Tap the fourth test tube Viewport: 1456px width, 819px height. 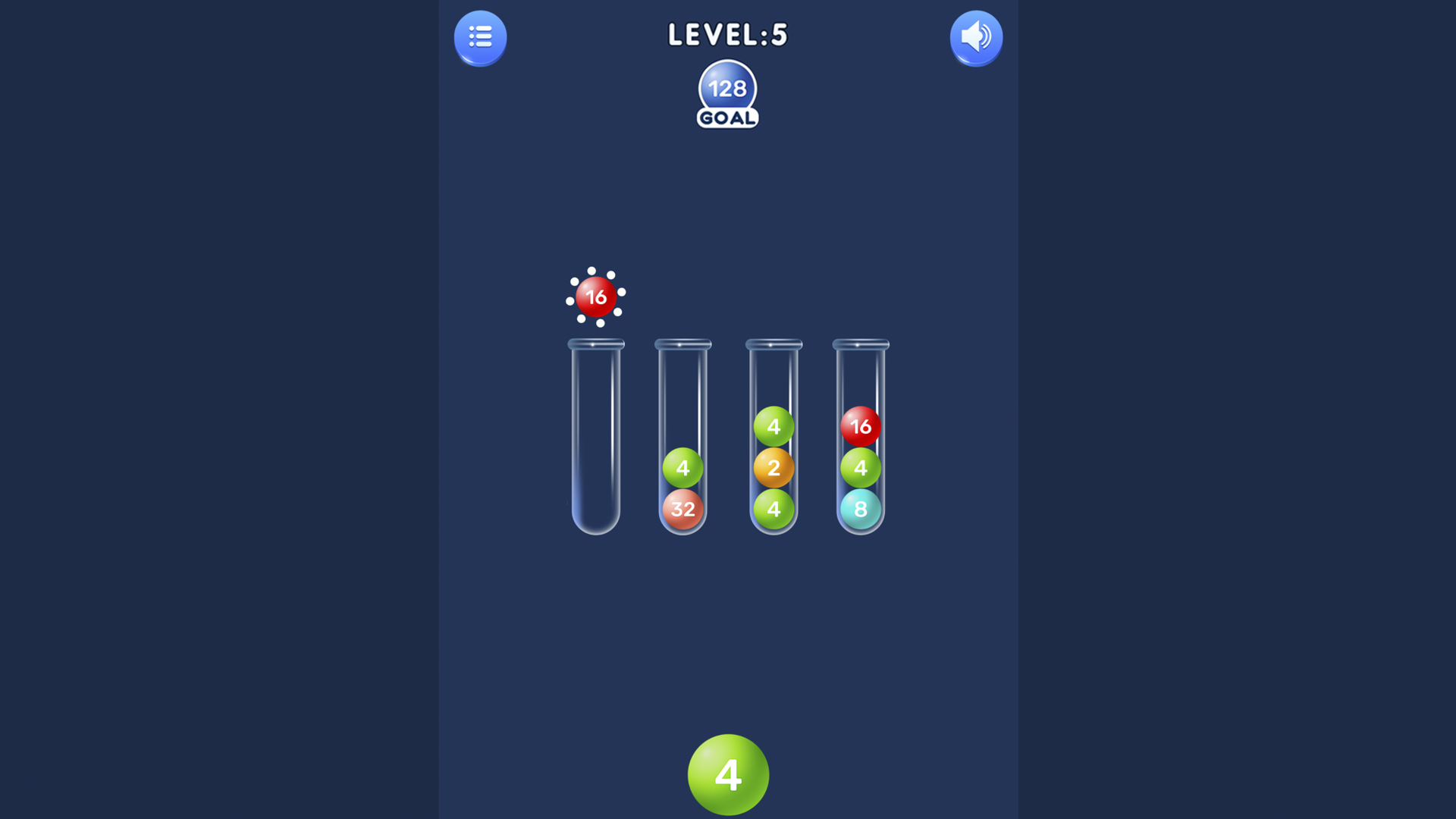(x=861, y=379)
